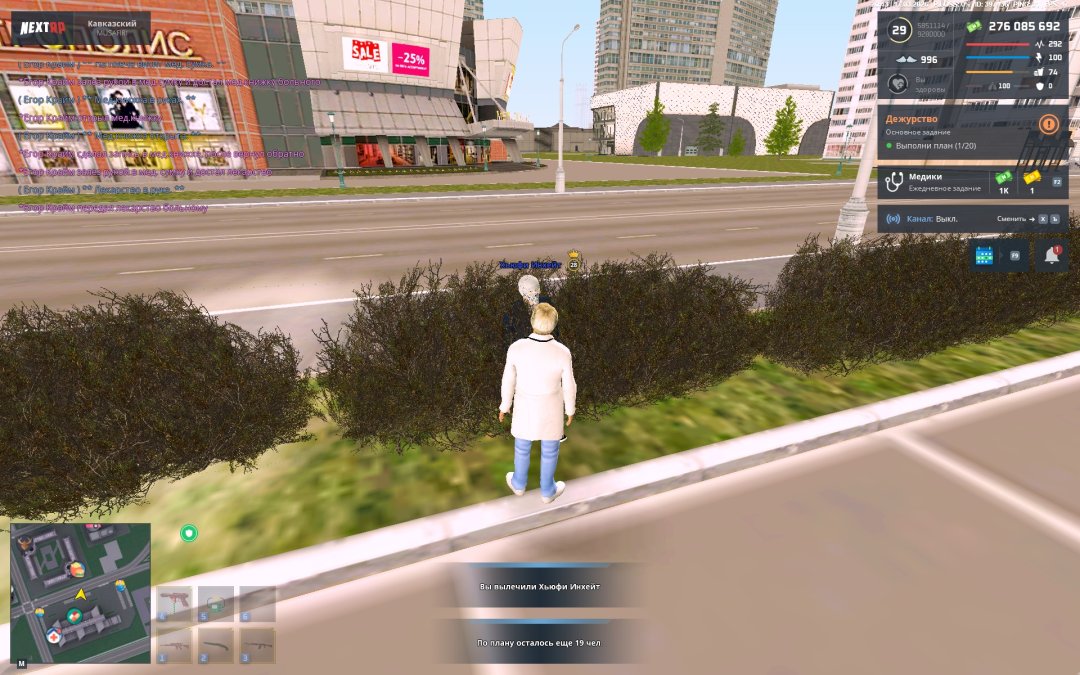Open the Дежурство main task tracker
1080x675 pixels.
coord(960,131)
